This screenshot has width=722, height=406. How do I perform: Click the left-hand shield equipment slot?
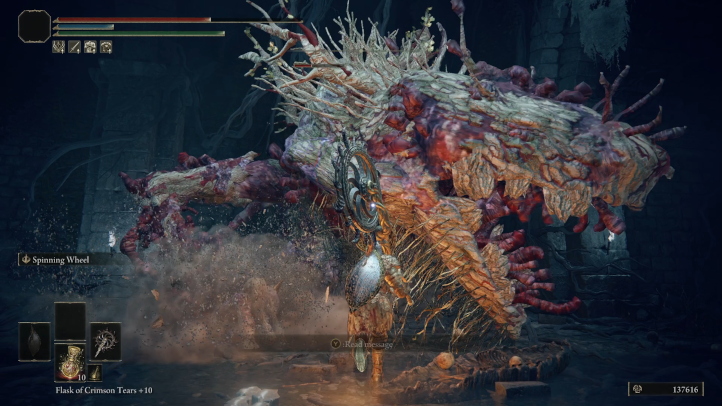click(x=34, y=341)
